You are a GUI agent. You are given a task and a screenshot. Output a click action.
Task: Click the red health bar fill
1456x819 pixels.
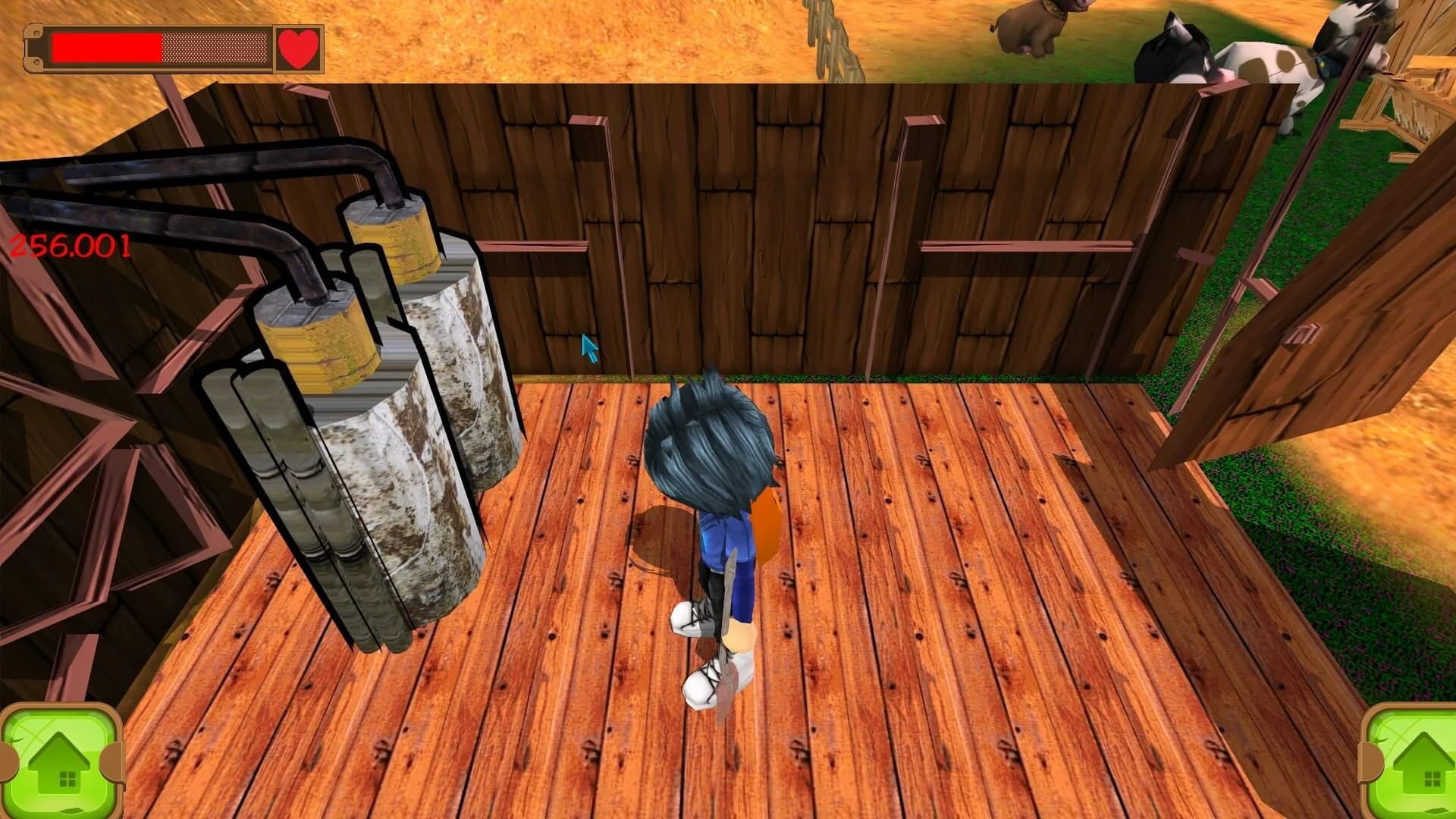tap(106, 48)
